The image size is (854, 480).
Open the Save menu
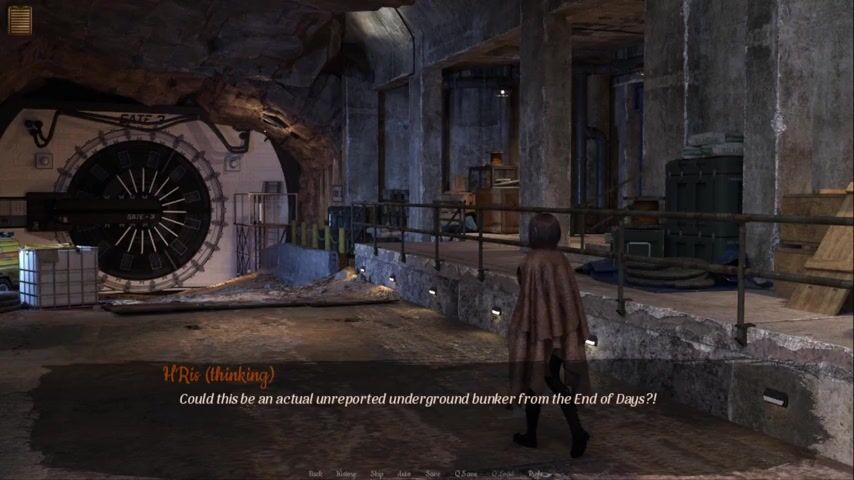pos(433,474)
